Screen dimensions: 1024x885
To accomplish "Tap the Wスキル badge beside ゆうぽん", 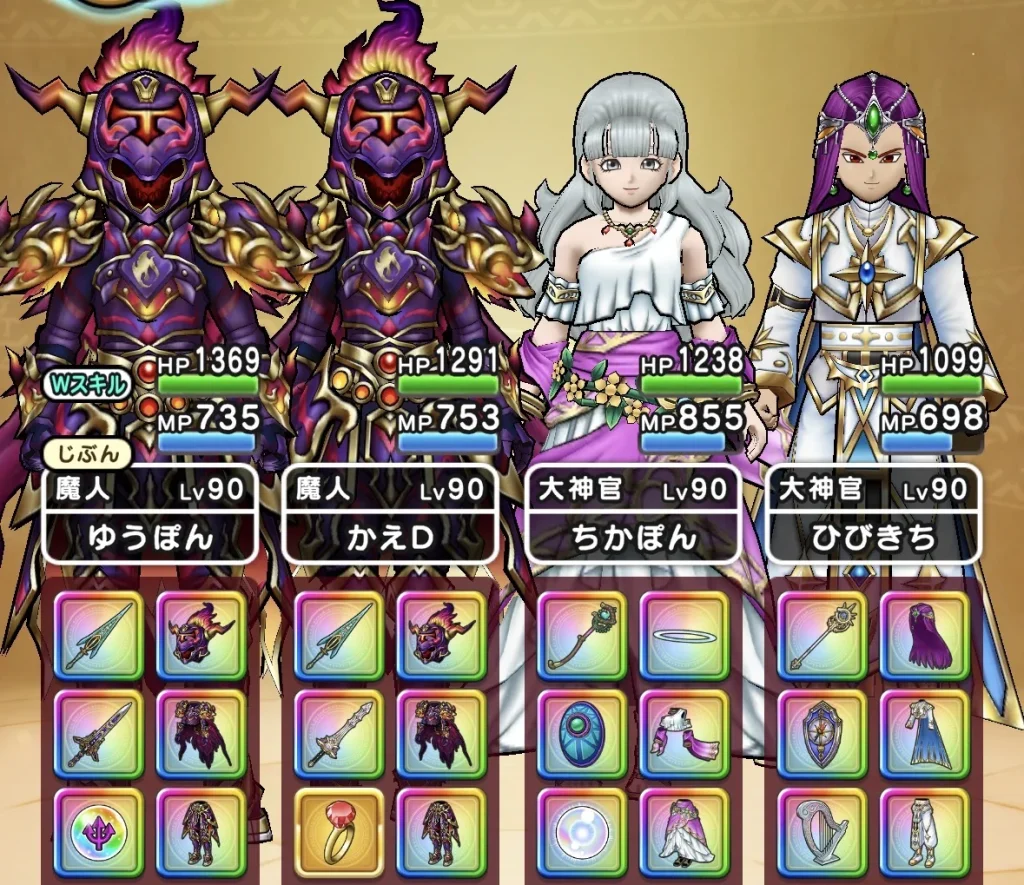I will tap(87, 386).
